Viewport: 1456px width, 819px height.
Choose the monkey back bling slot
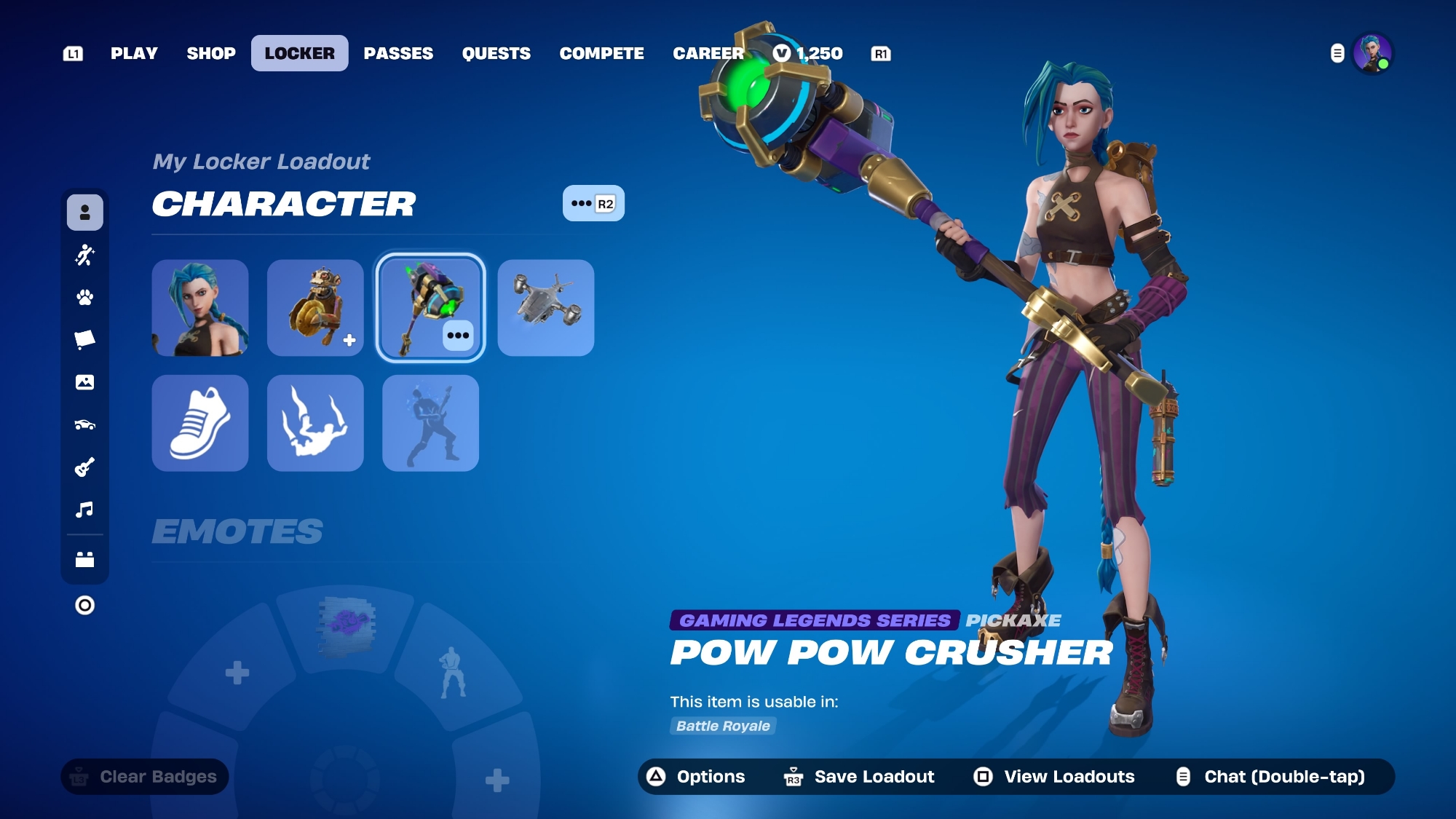[315, 308]
